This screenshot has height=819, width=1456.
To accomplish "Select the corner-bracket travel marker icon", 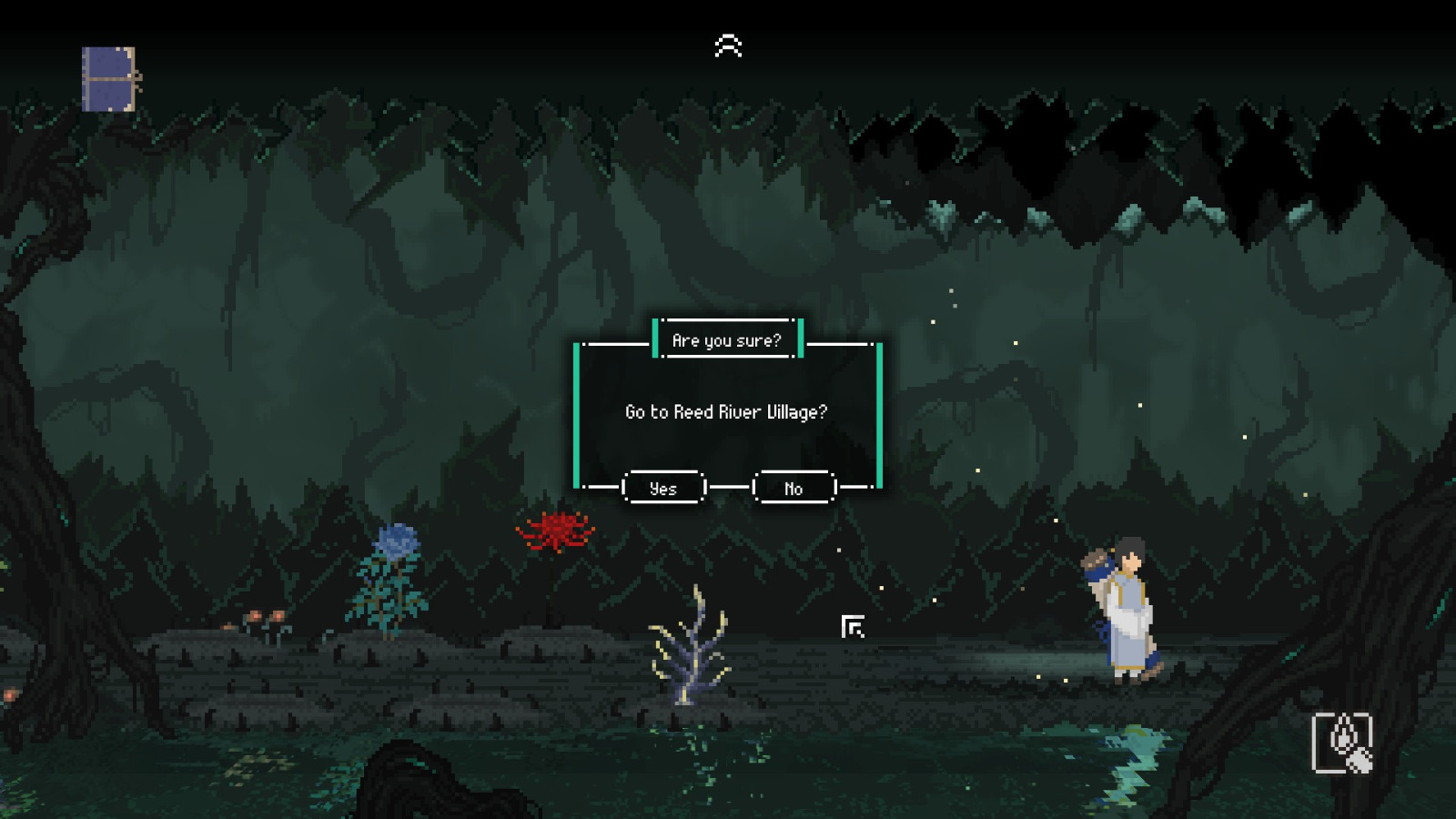I will (x=852, y=625).
